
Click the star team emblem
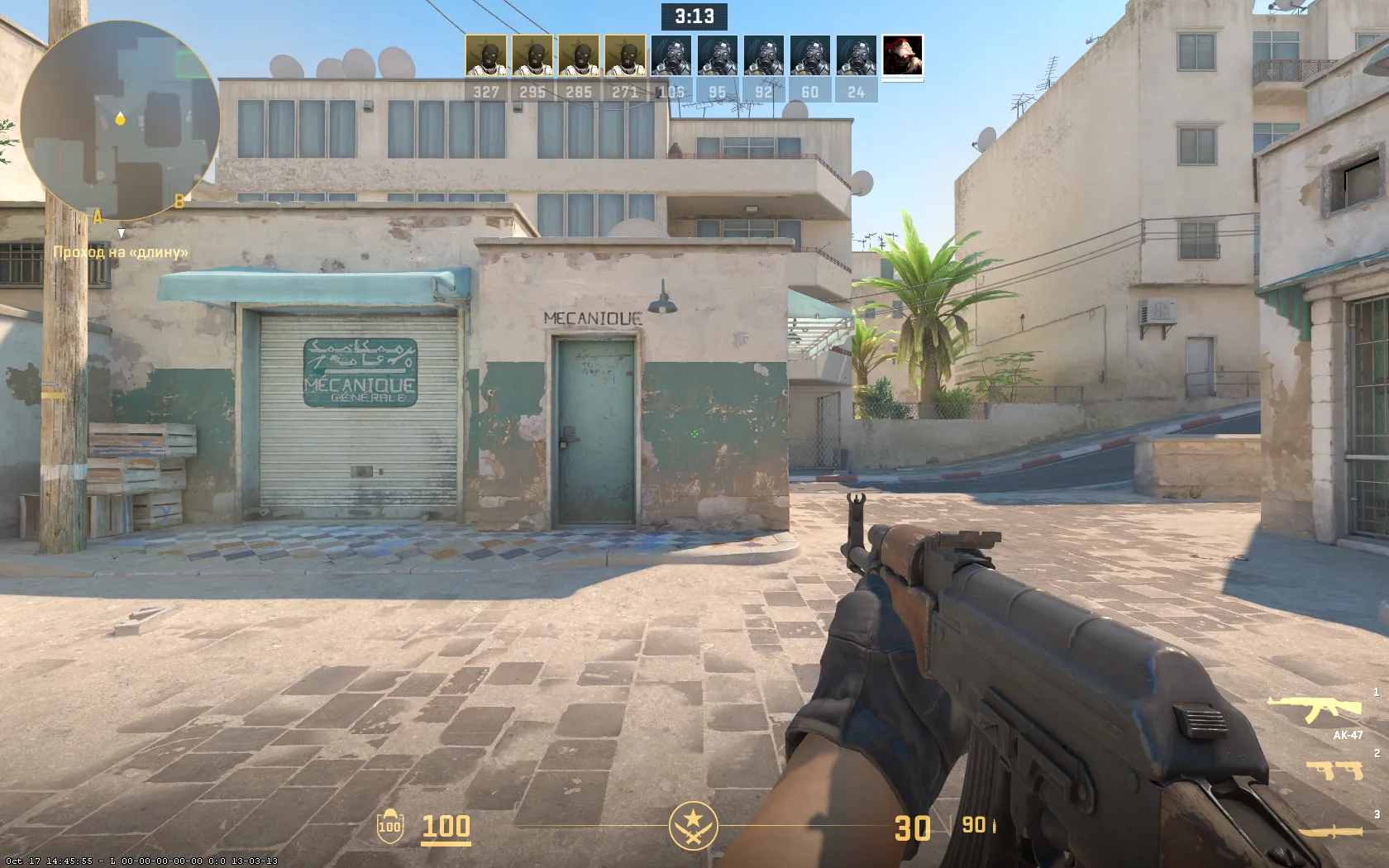pos(693,826)
